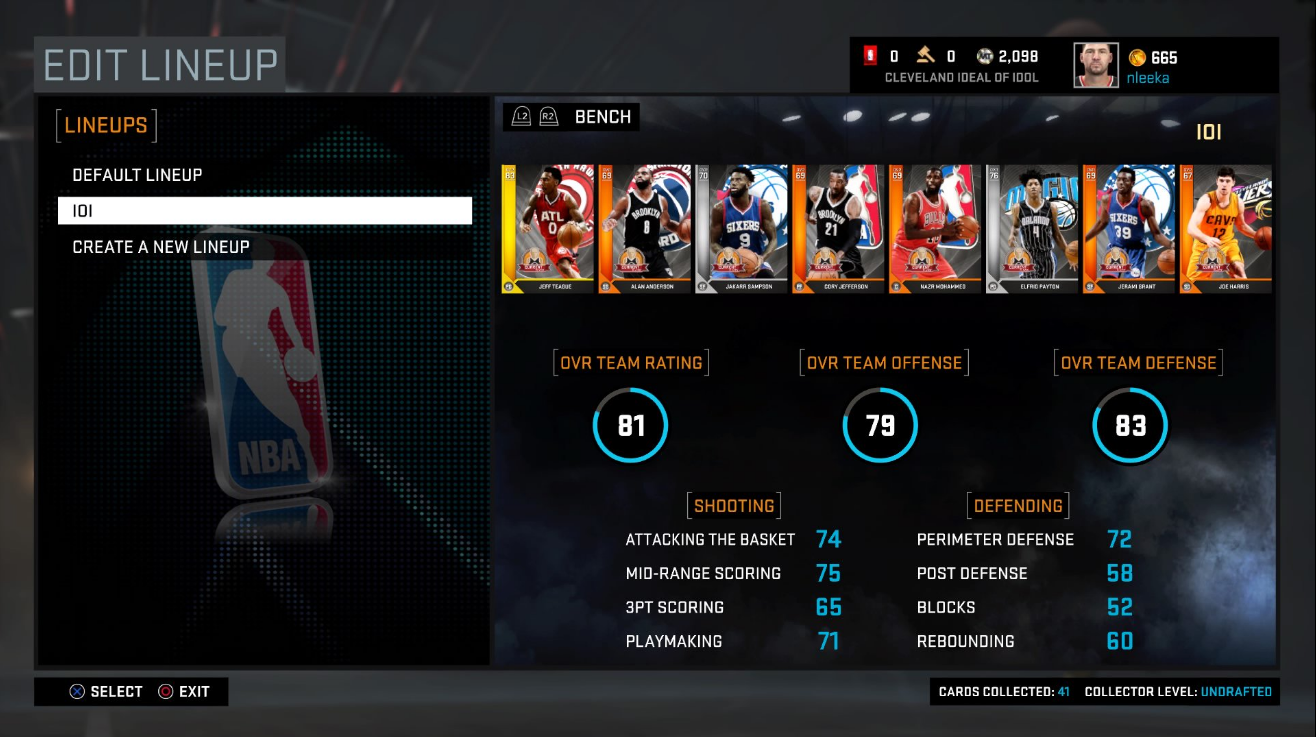The image size is (1316, 737).
Task: Pick the Jerami Grant card
Action: tap(1129, 229)
